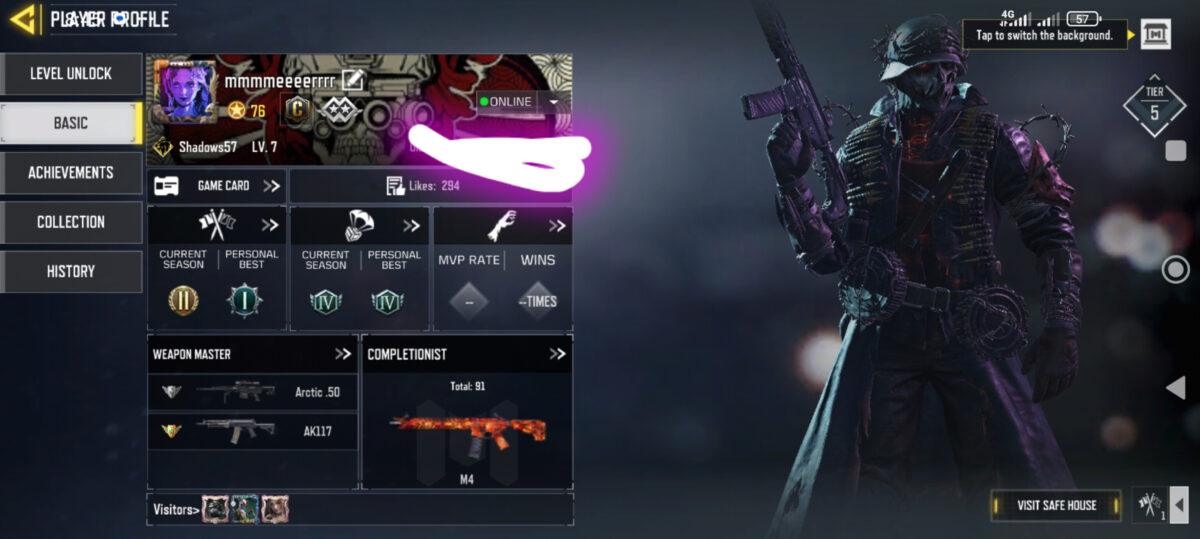Open the Game Card panel

click(217, 186)
